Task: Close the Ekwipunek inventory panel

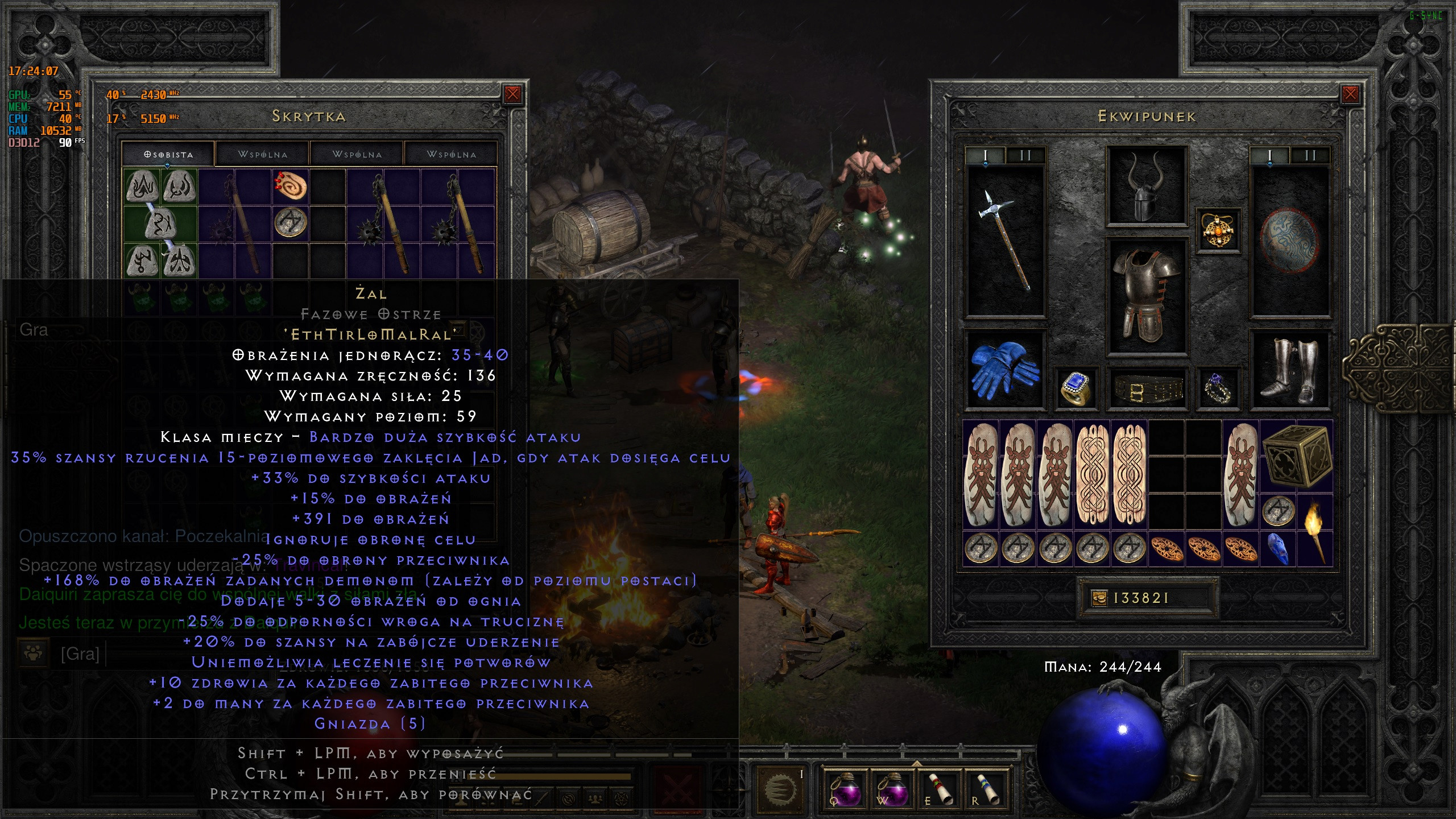Action: coord(1350,94)
